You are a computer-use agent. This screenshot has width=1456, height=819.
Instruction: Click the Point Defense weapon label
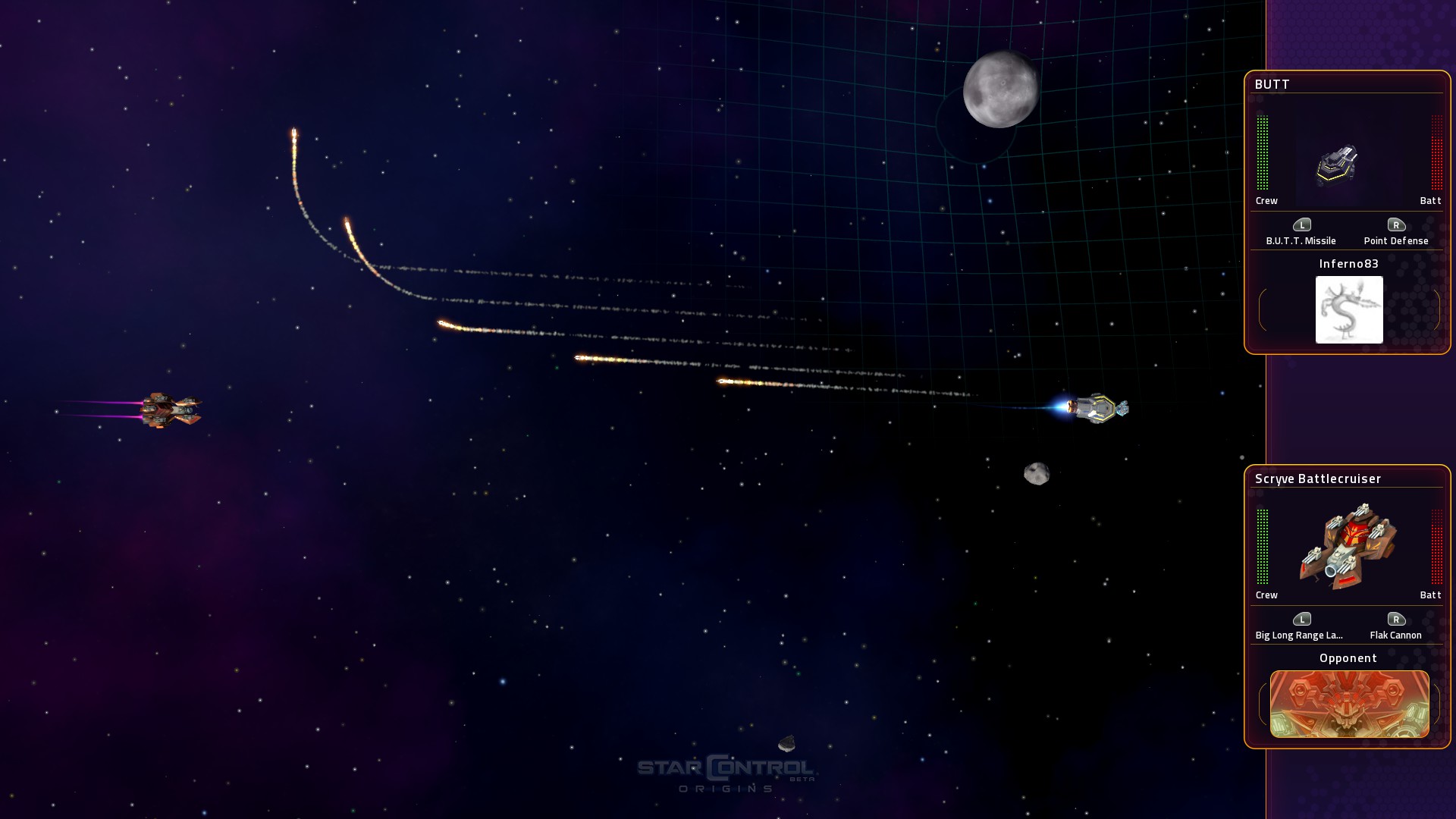[x=1398, y=240]
